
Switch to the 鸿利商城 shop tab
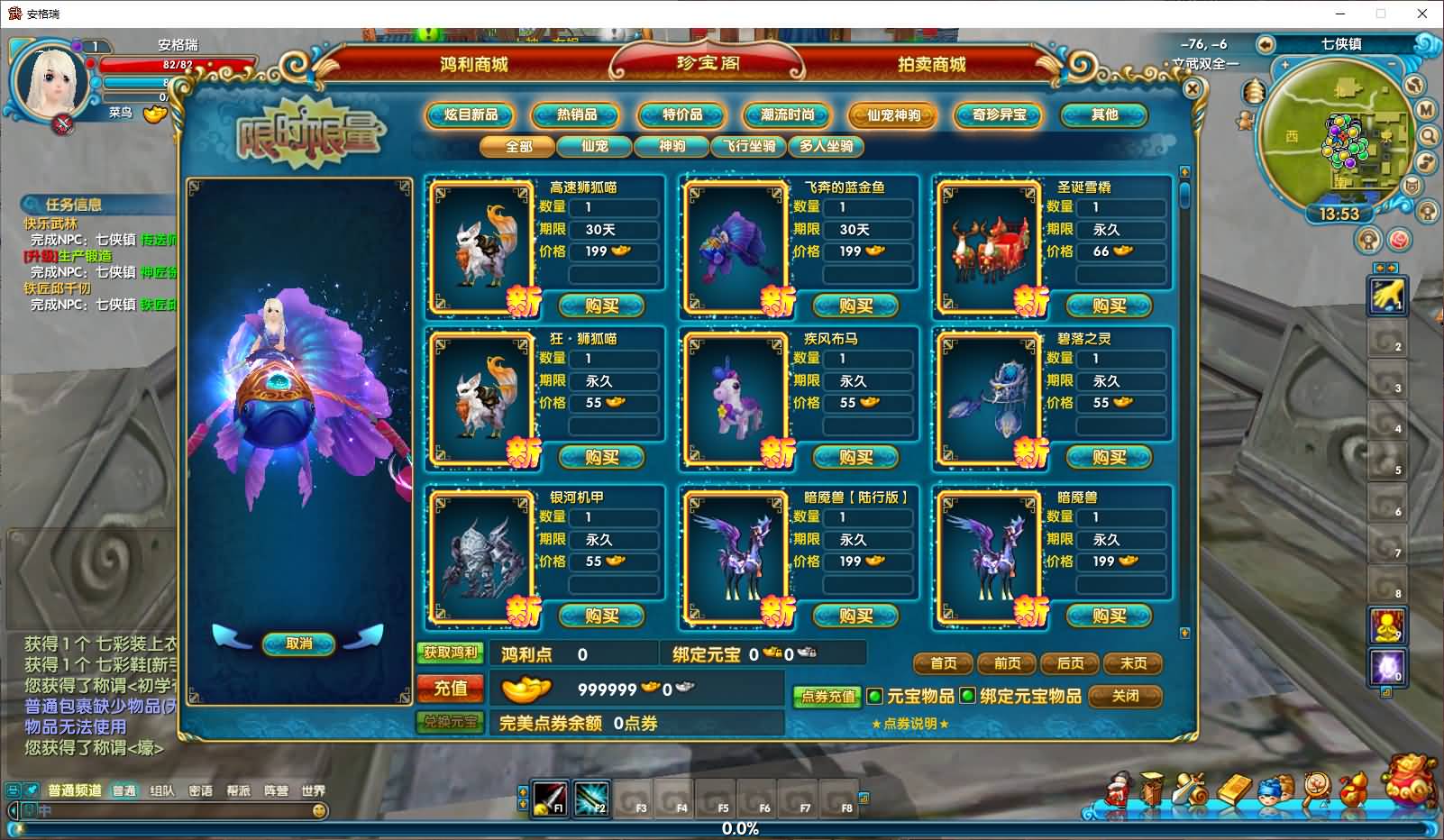(473, 65)
